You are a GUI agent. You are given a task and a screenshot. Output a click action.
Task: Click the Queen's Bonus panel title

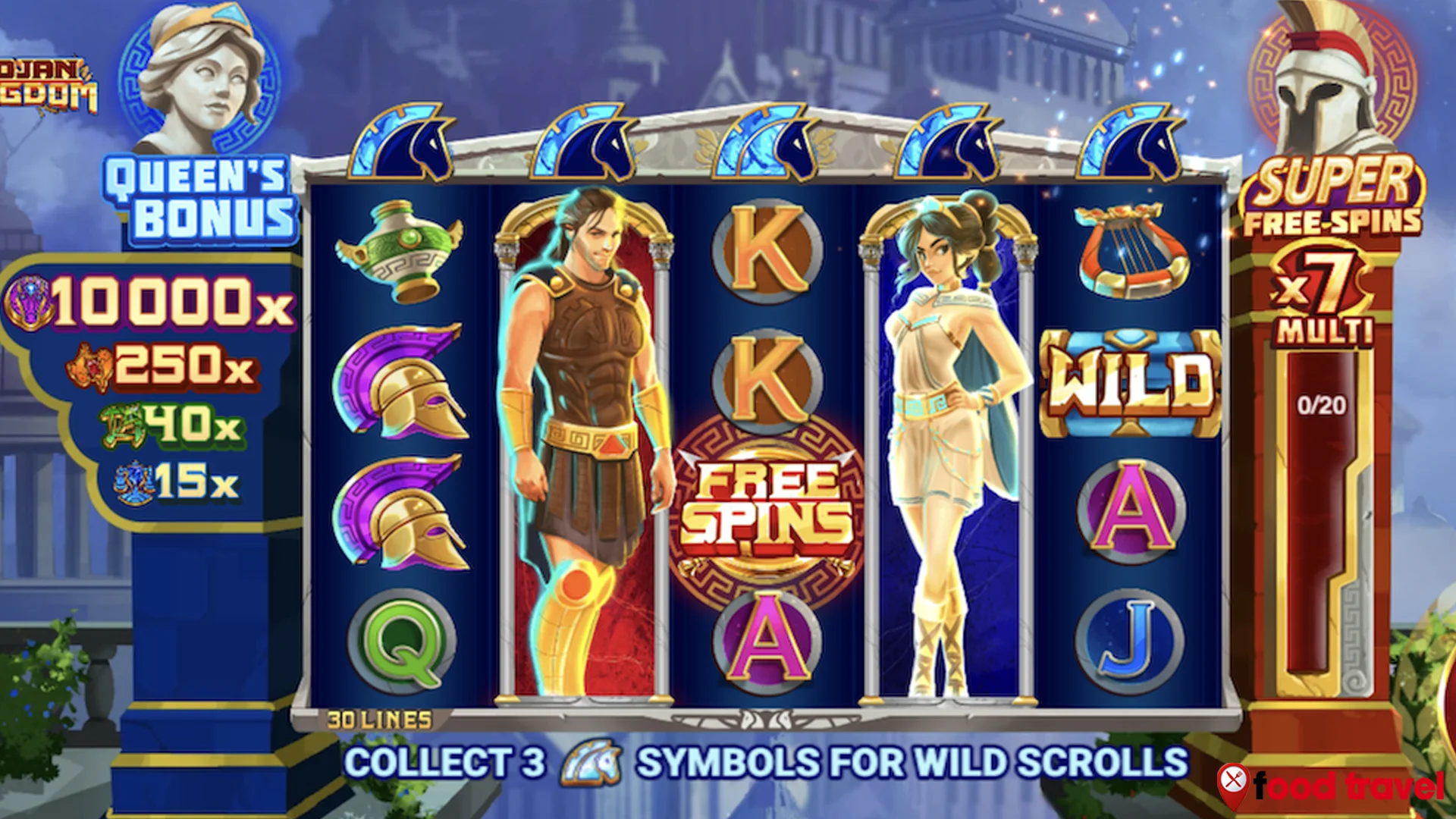point(199,199)
